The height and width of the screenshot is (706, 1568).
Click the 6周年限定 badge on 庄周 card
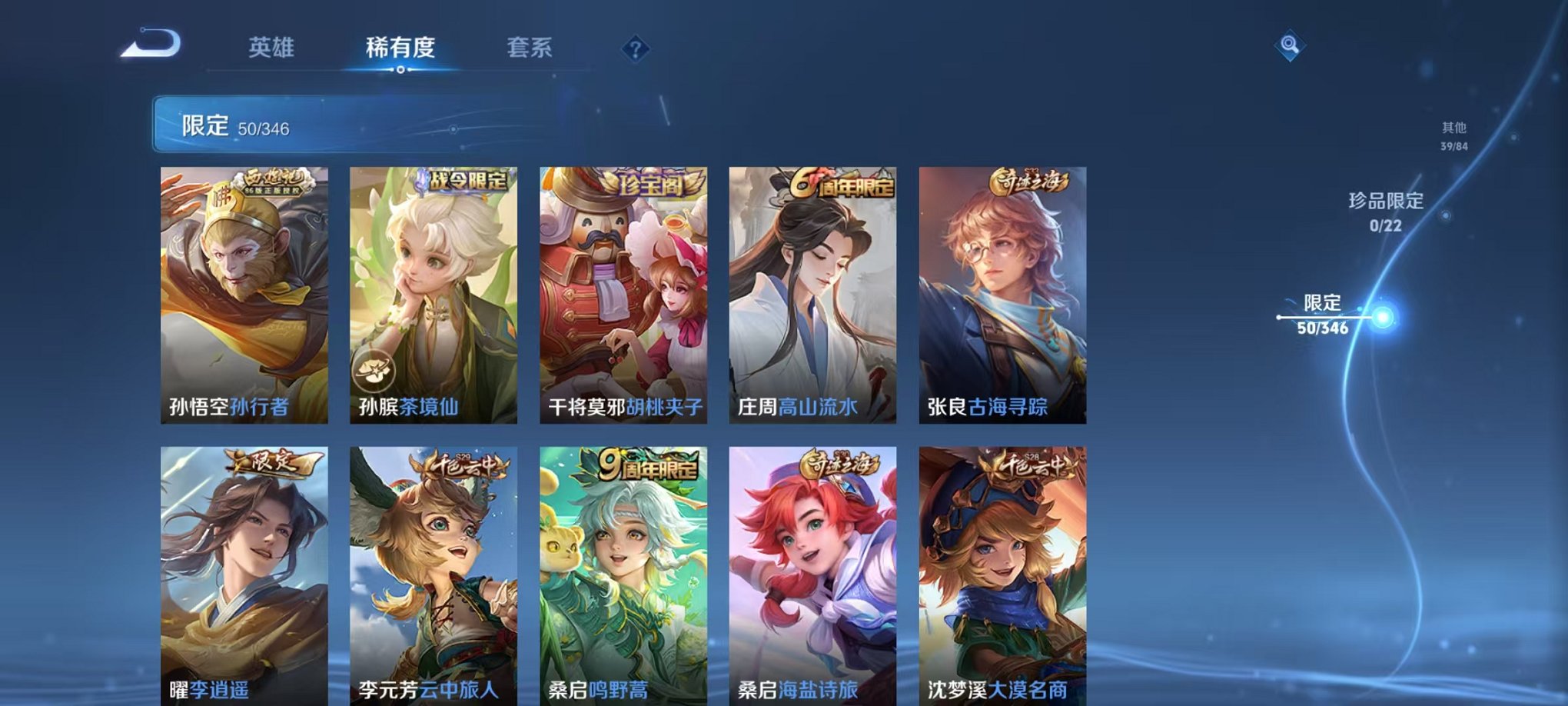pyautogui.click(x=840, y=185)
